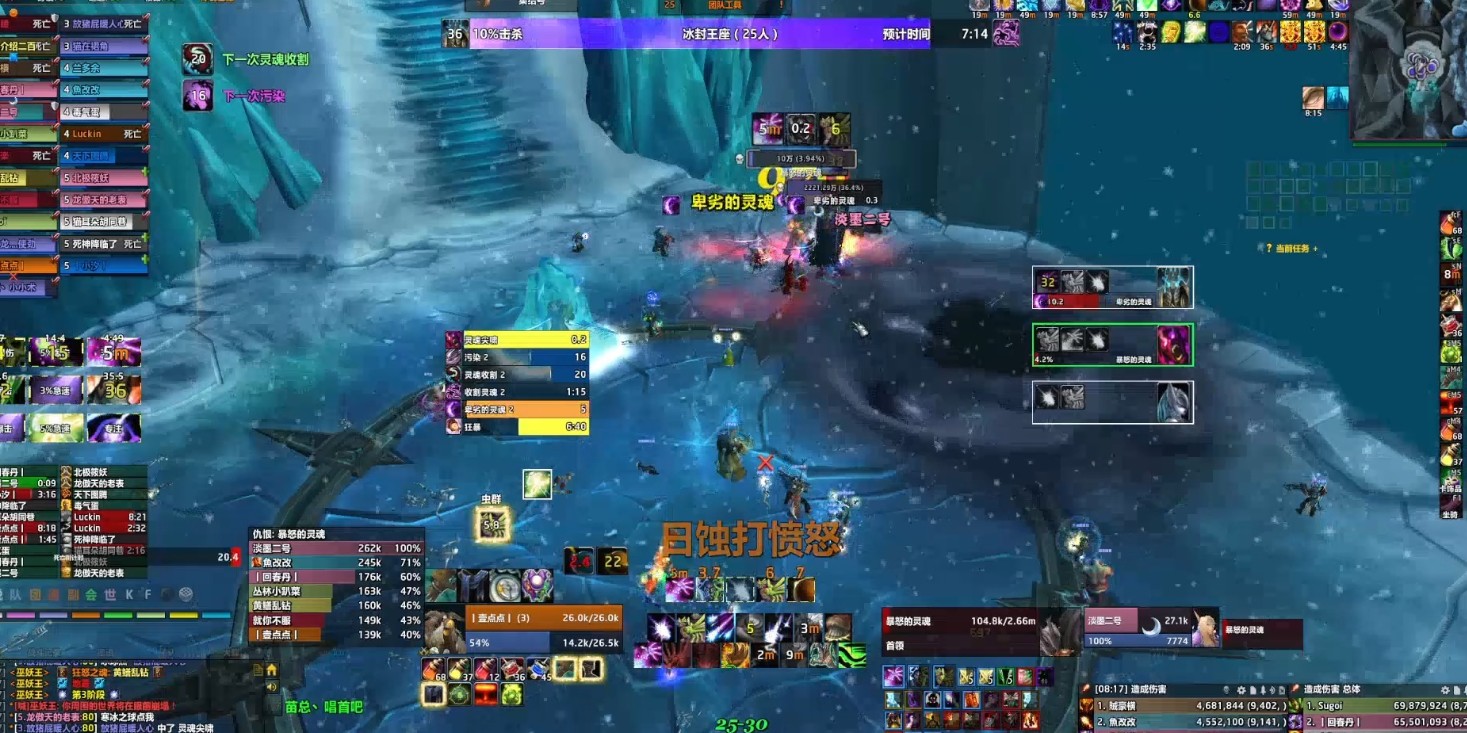This screenshot has height=733, width=1467.
Task: Open damage meter settings gear in 造成伤害 总体
Action: click(x=1444, y=690)
